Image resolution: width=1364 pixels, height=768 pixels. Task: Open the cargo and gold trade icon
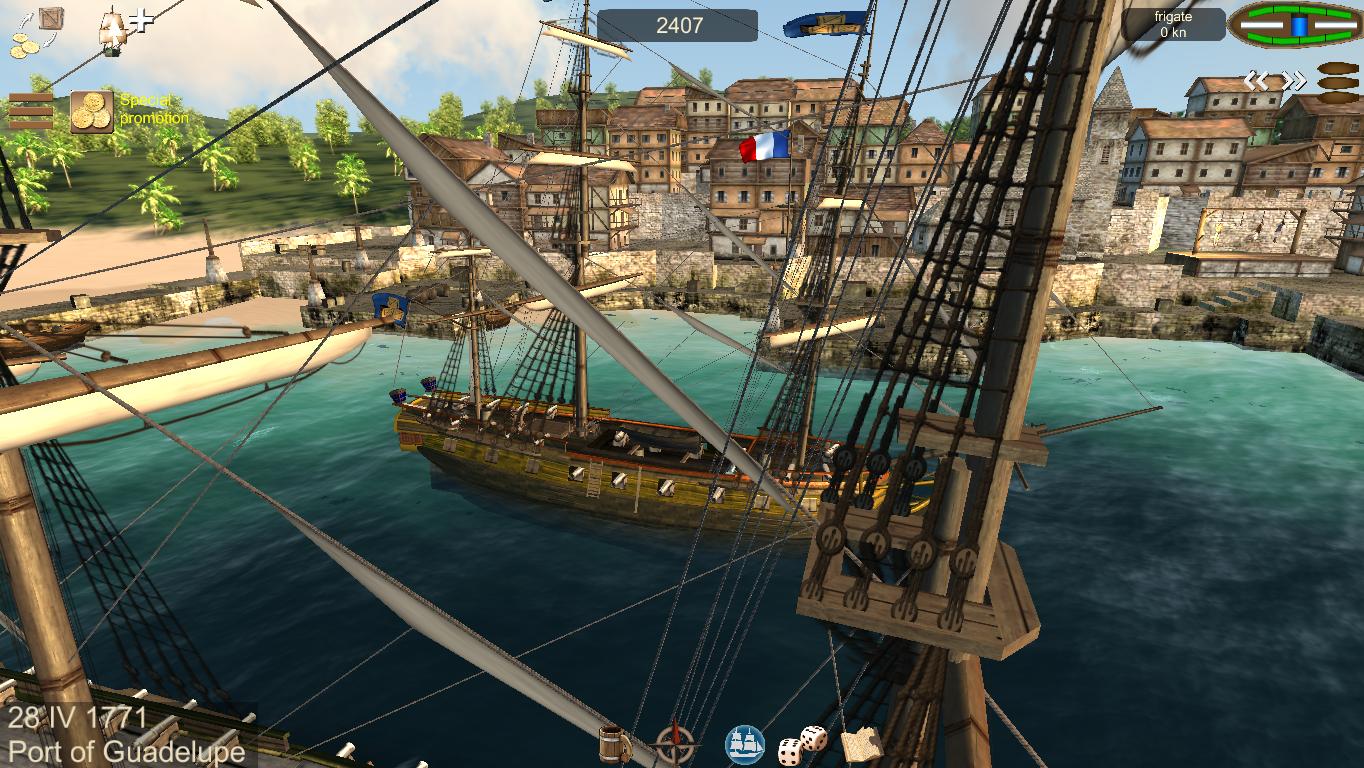click(x=36, y=30)
